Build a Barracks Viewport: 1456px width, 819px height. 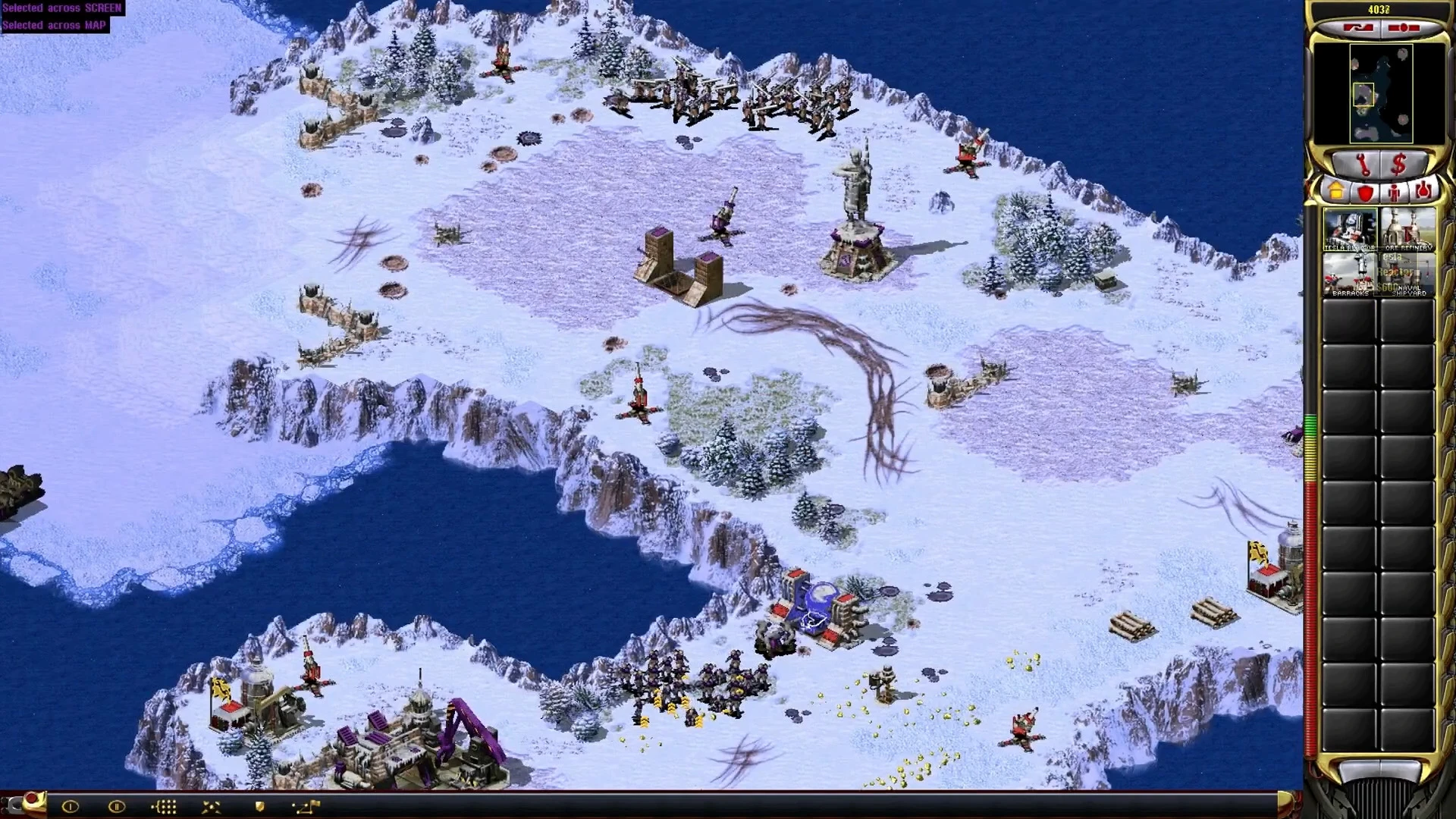pyautogui.click(x=1350, y=274)
